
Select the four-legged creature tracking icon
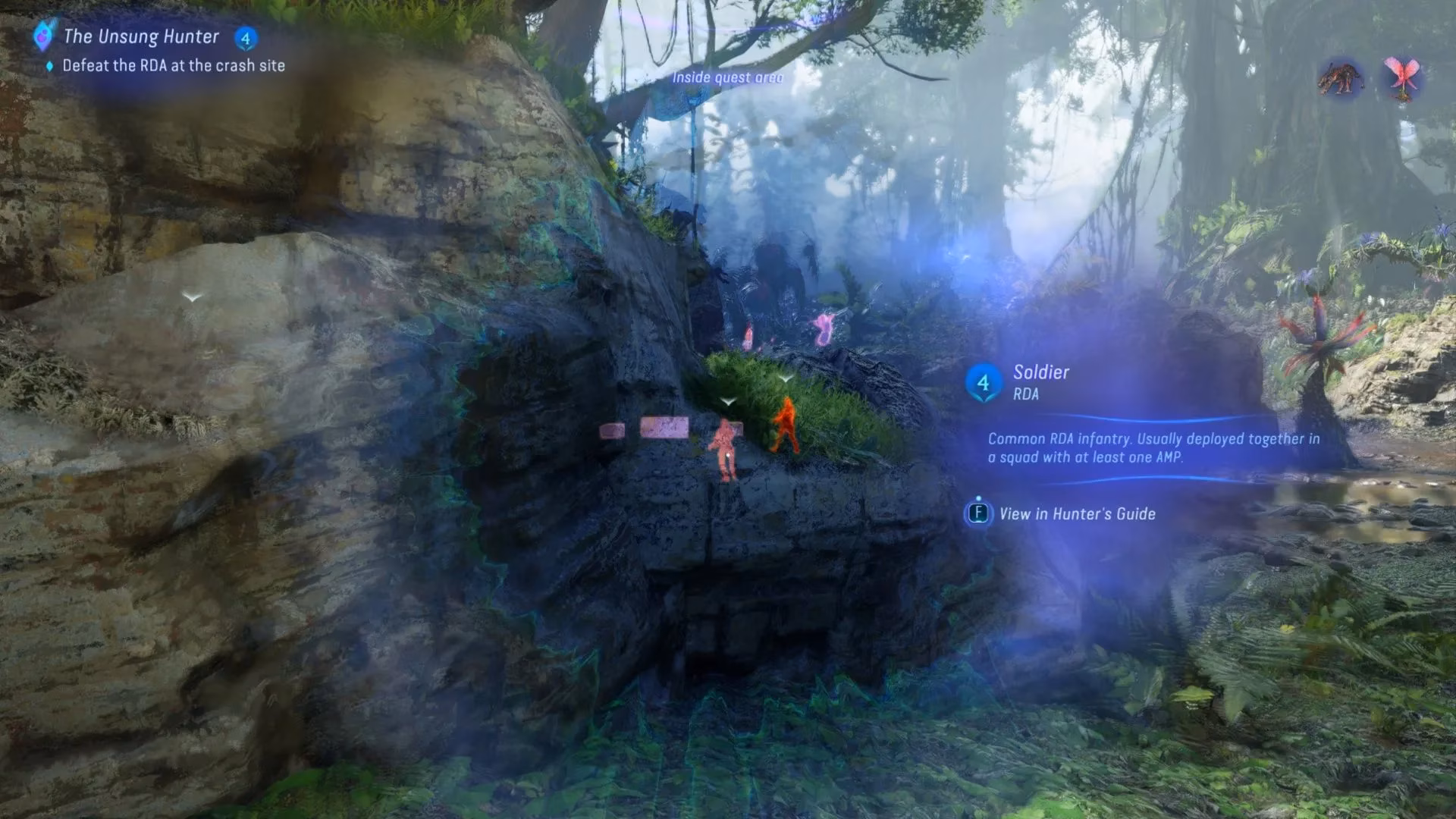1341,79
